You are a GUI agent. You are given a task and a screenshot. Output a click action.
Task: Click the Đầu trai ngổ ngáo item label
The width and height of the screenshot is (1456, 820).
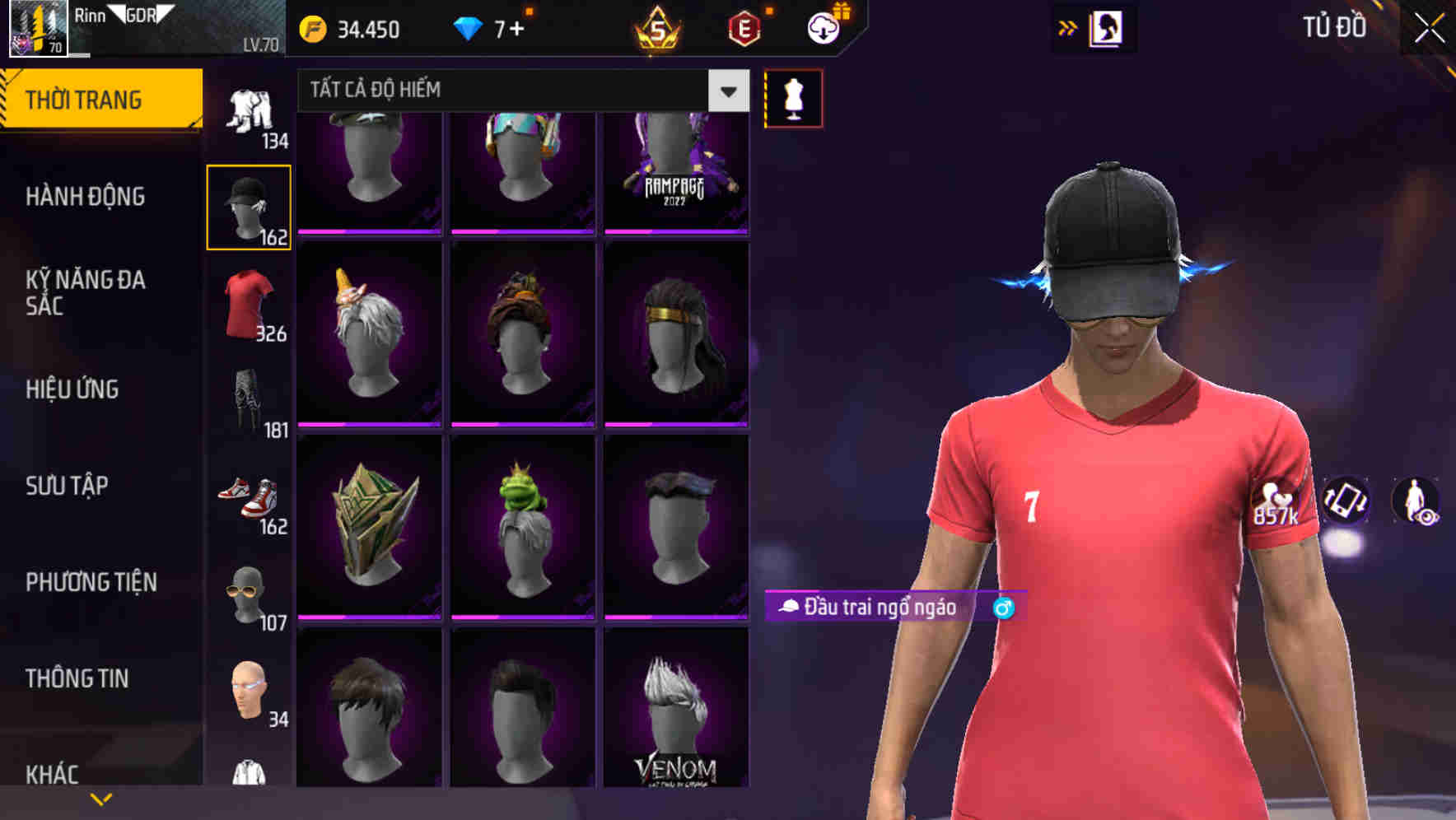[x=873, y=608]
